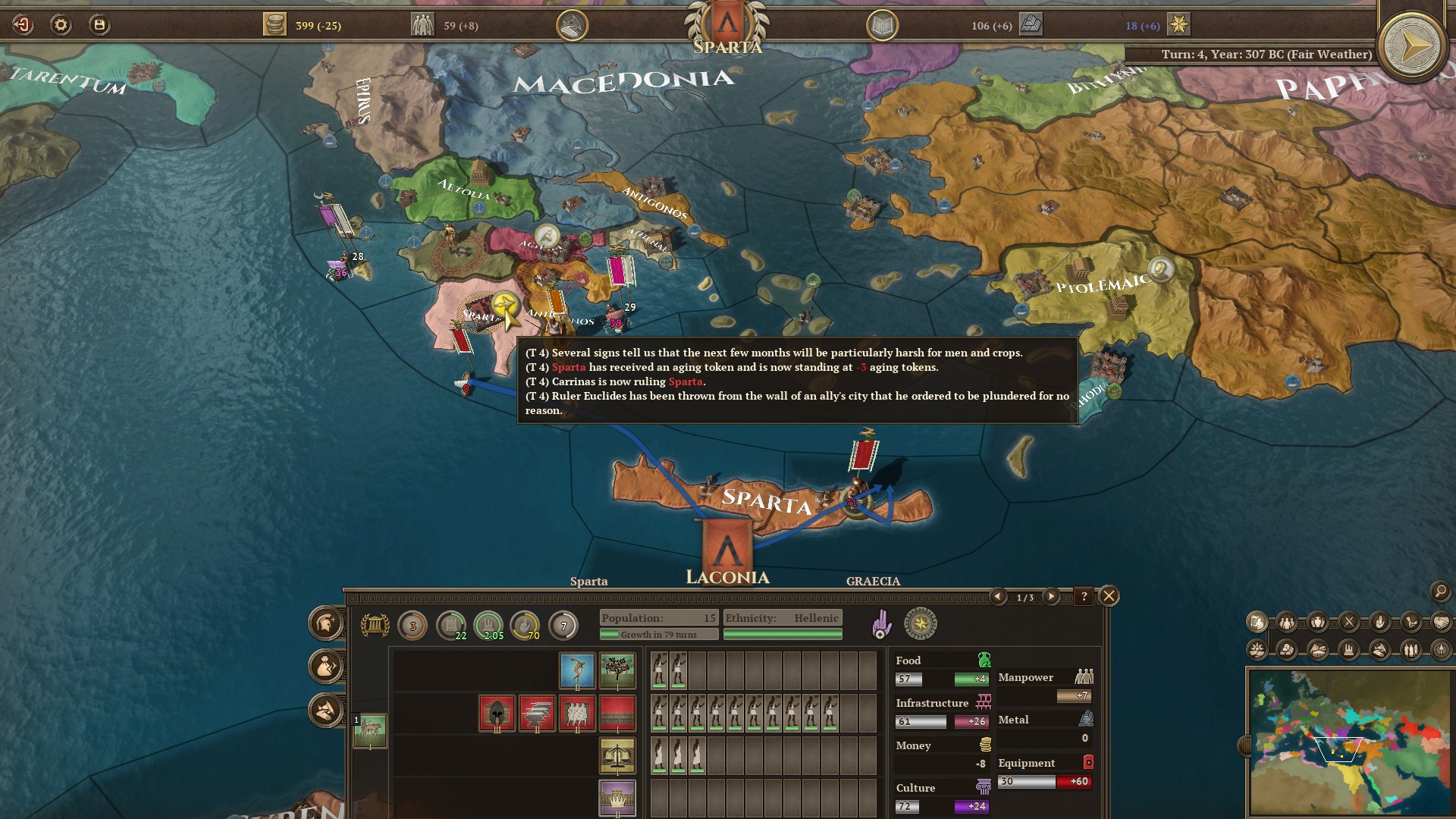The width and height of the screenshot is (1456, 819).
Task: Open the ledger book icon on the top bar
Action: [883, 24]
